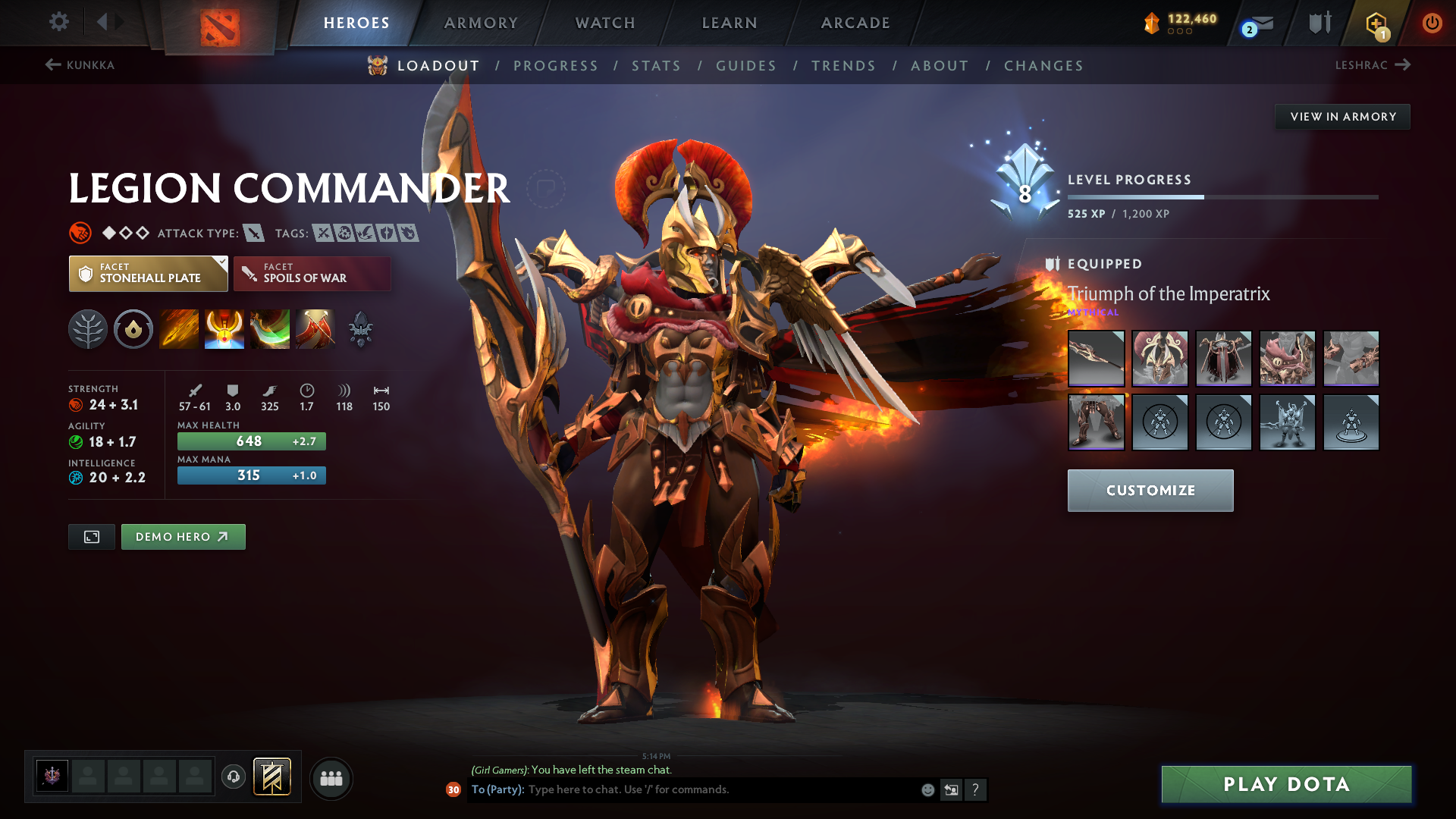Toggle fullscreen hero preview button
The image size is (1456, 819).
point(91,536)
